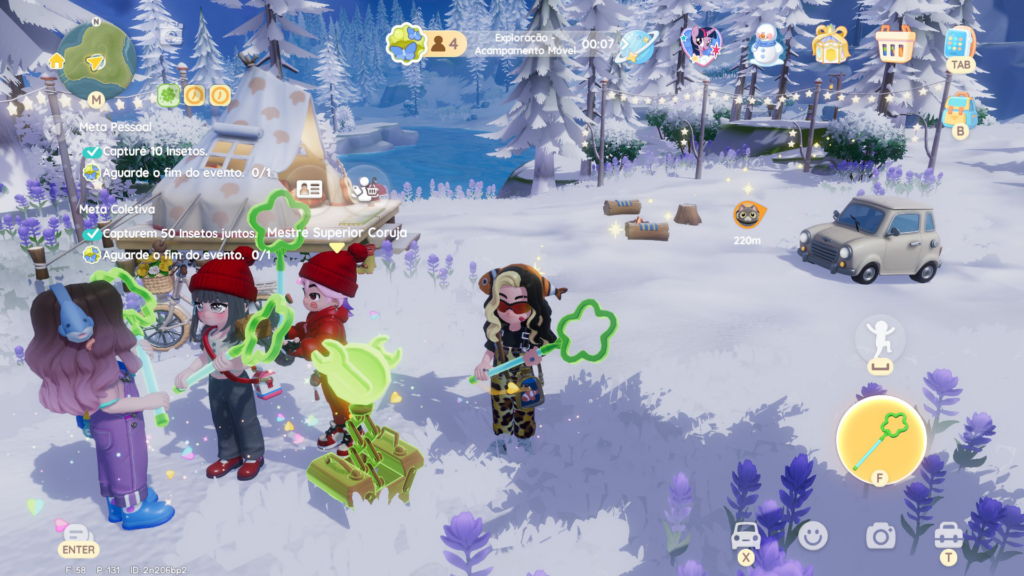
Task: Open the toolbox button
Action: [x=948, y=535]
